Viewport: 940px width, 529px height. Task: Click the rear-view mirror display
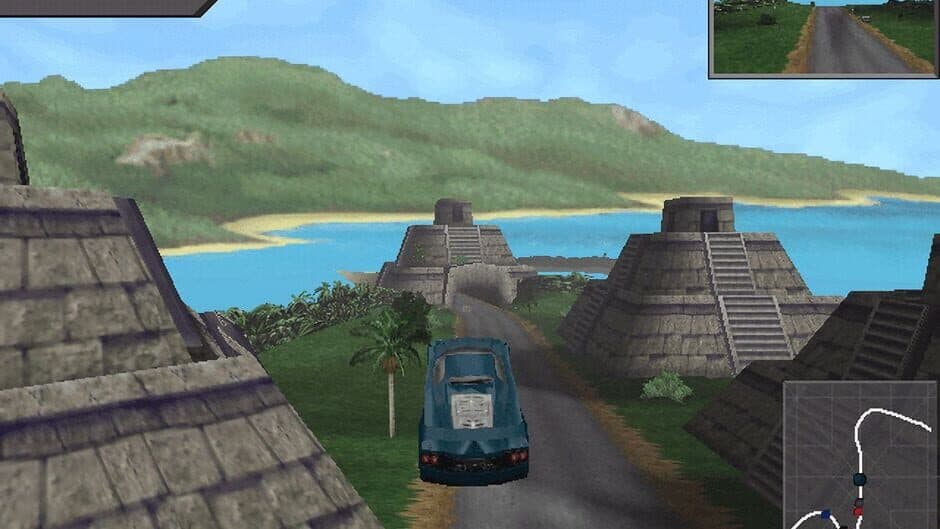click(x=824, y=37)
